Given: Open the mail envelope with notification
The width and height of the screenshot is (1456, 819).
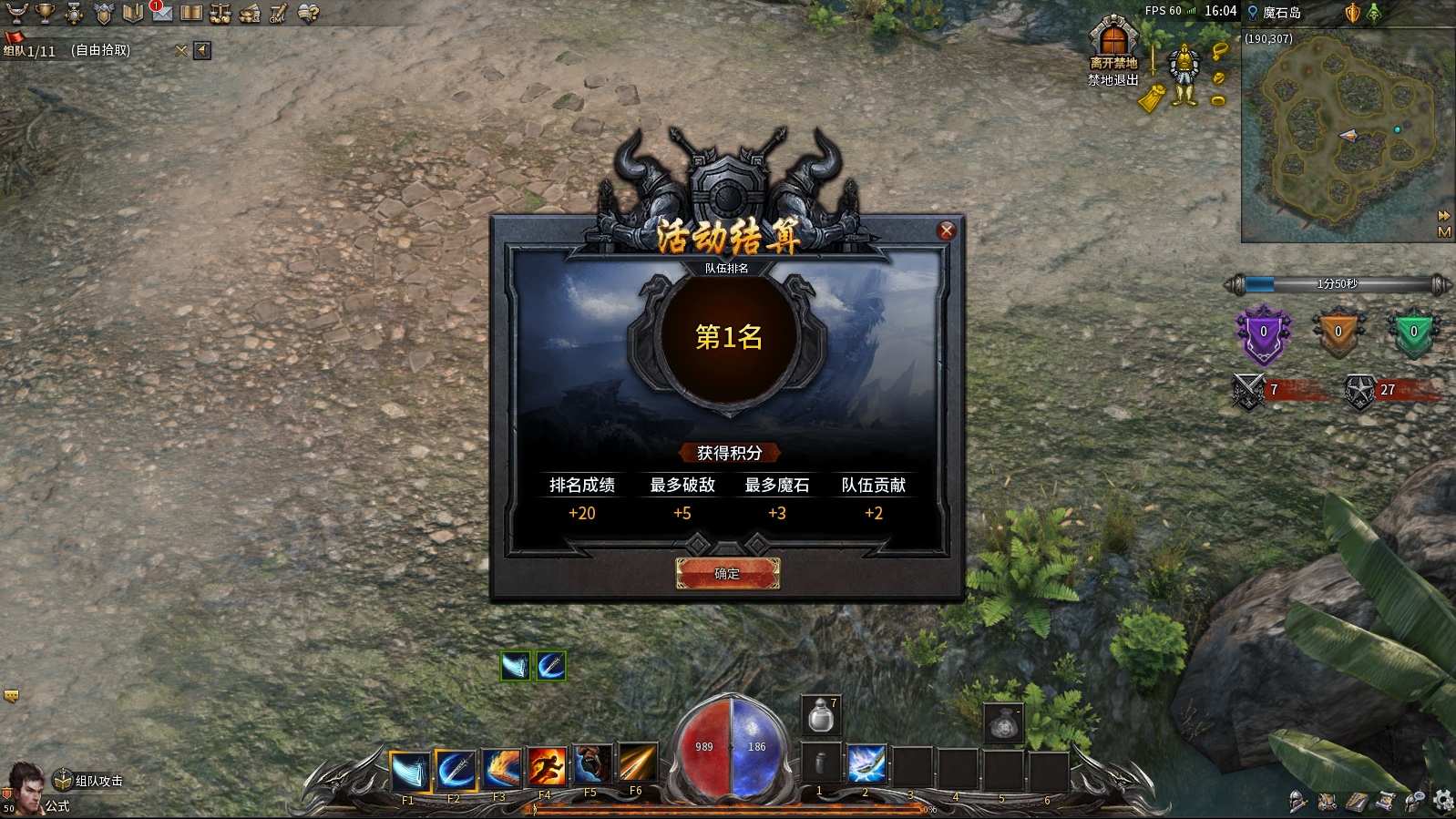Looking at the screenshot, I should [161, 13].
